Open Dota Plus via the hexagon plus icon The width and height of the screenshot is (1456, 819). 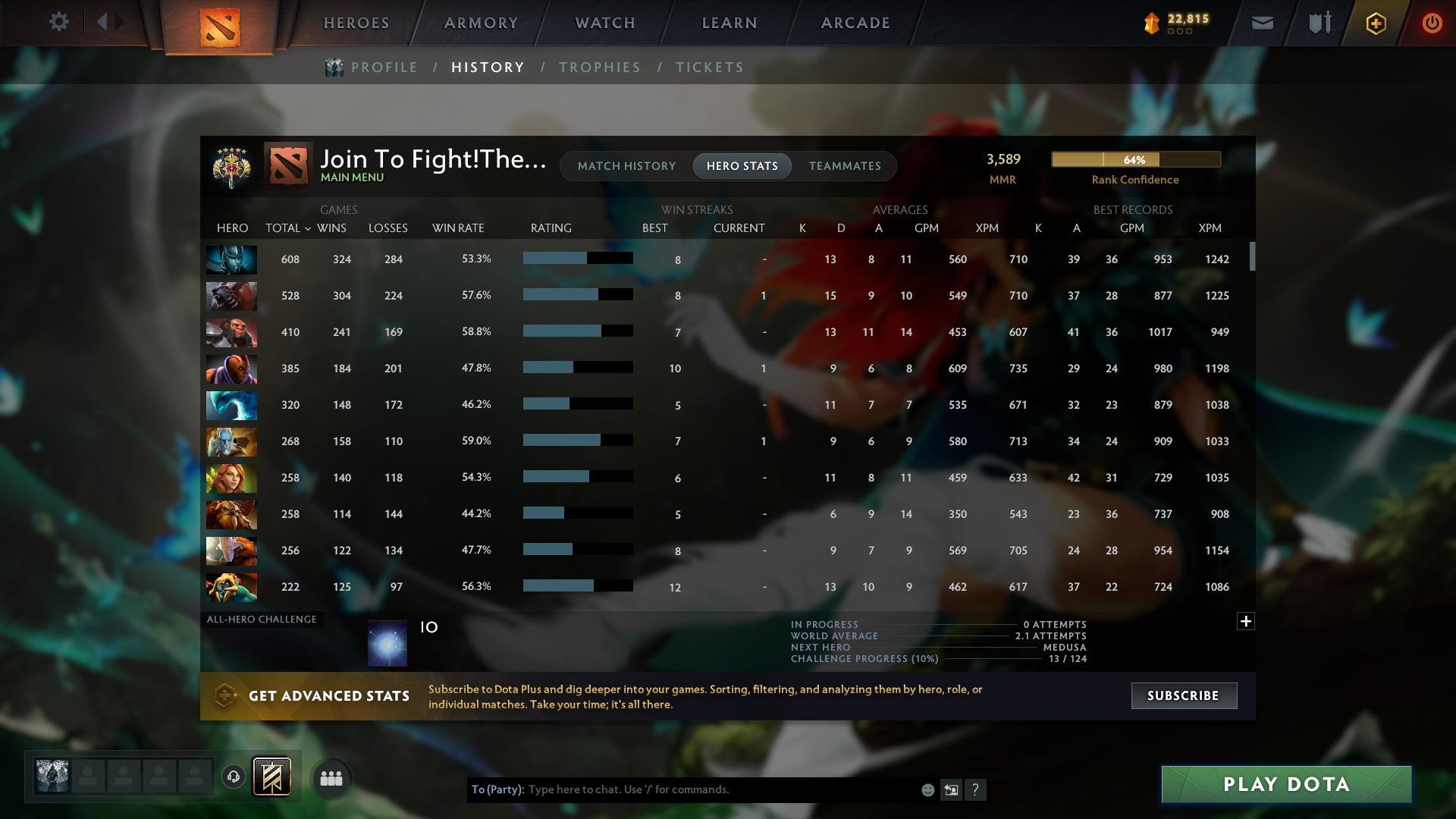coord(1375,23)
